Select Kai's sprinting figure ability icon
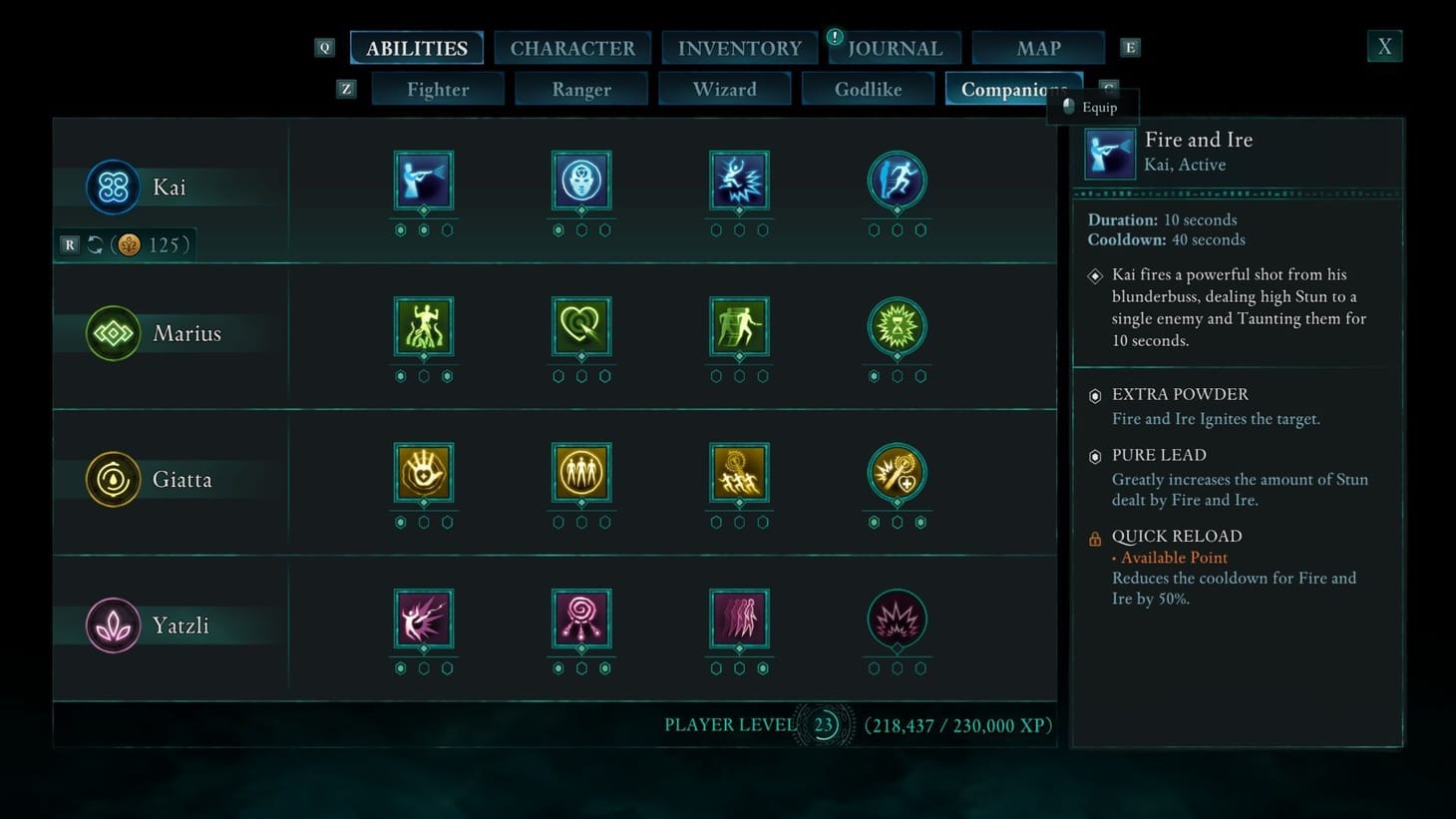The height and width of the screenshot is (819, 1456). (x=896, y=180)
